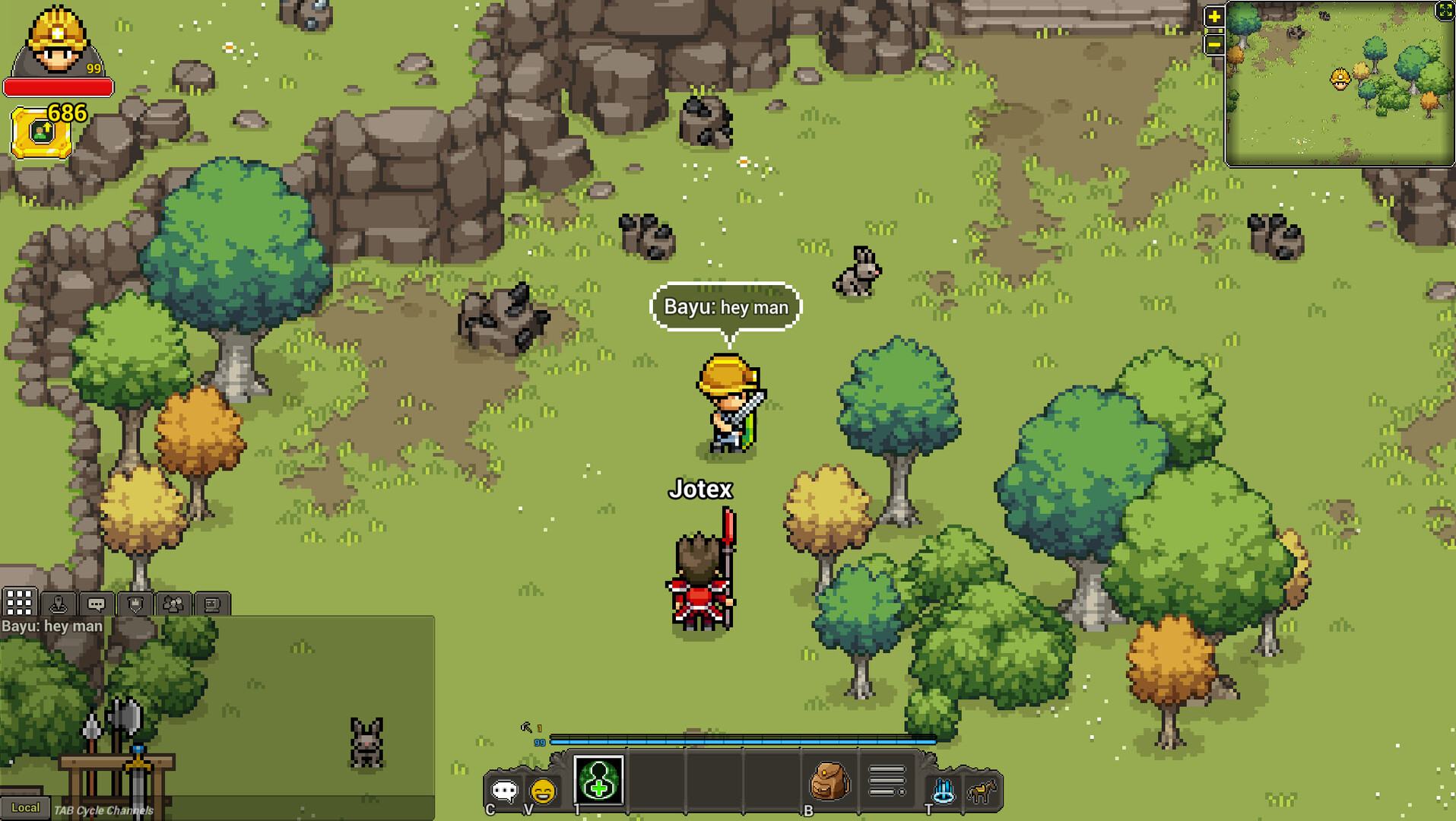
Task: Toggle the joystick icon in the chat toolbar
Action: click(x=57, y=603)
